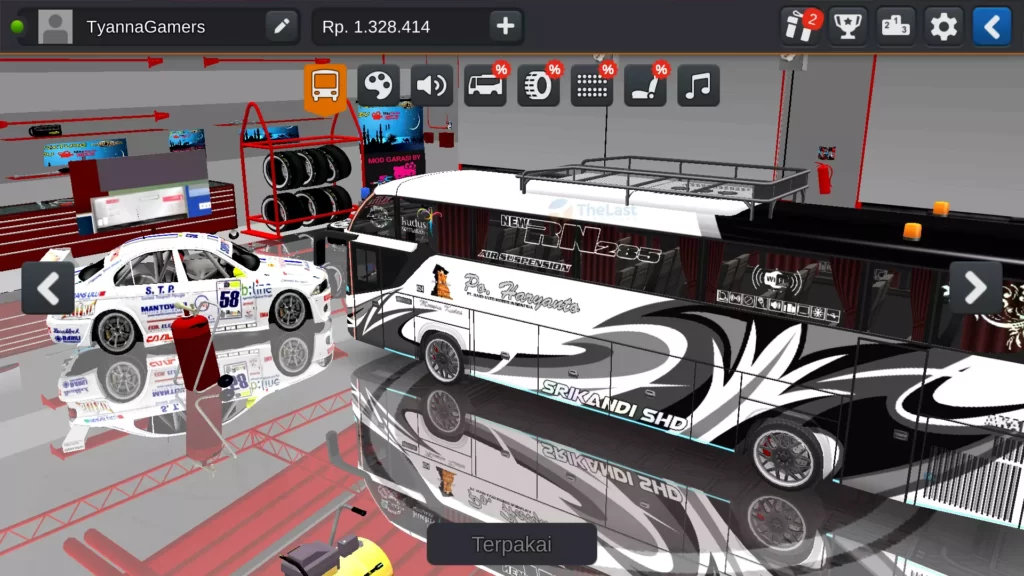This screenshot has height=576, width=1024.
Task: Open the horn speaker tab
Action: (432, 86)
